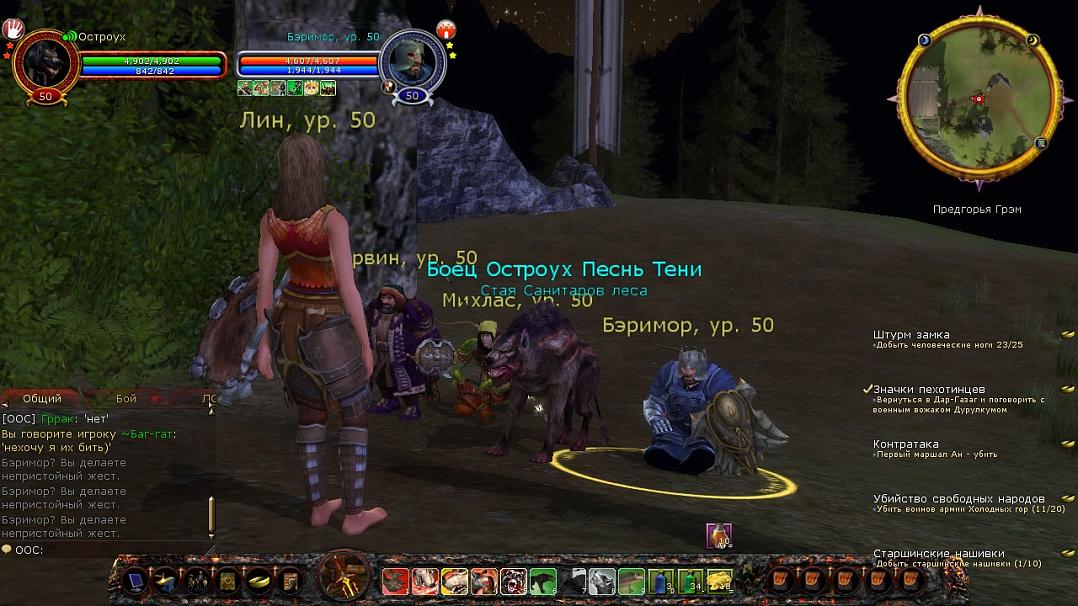Click the potion item icon above the hotbar

click(x=719, y=535)
